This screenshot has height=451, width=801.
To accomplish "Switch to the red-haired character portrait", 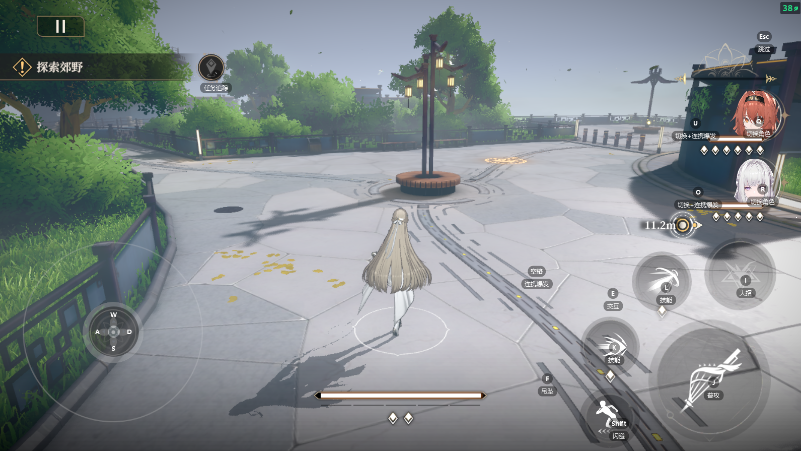I will point(754,114).
